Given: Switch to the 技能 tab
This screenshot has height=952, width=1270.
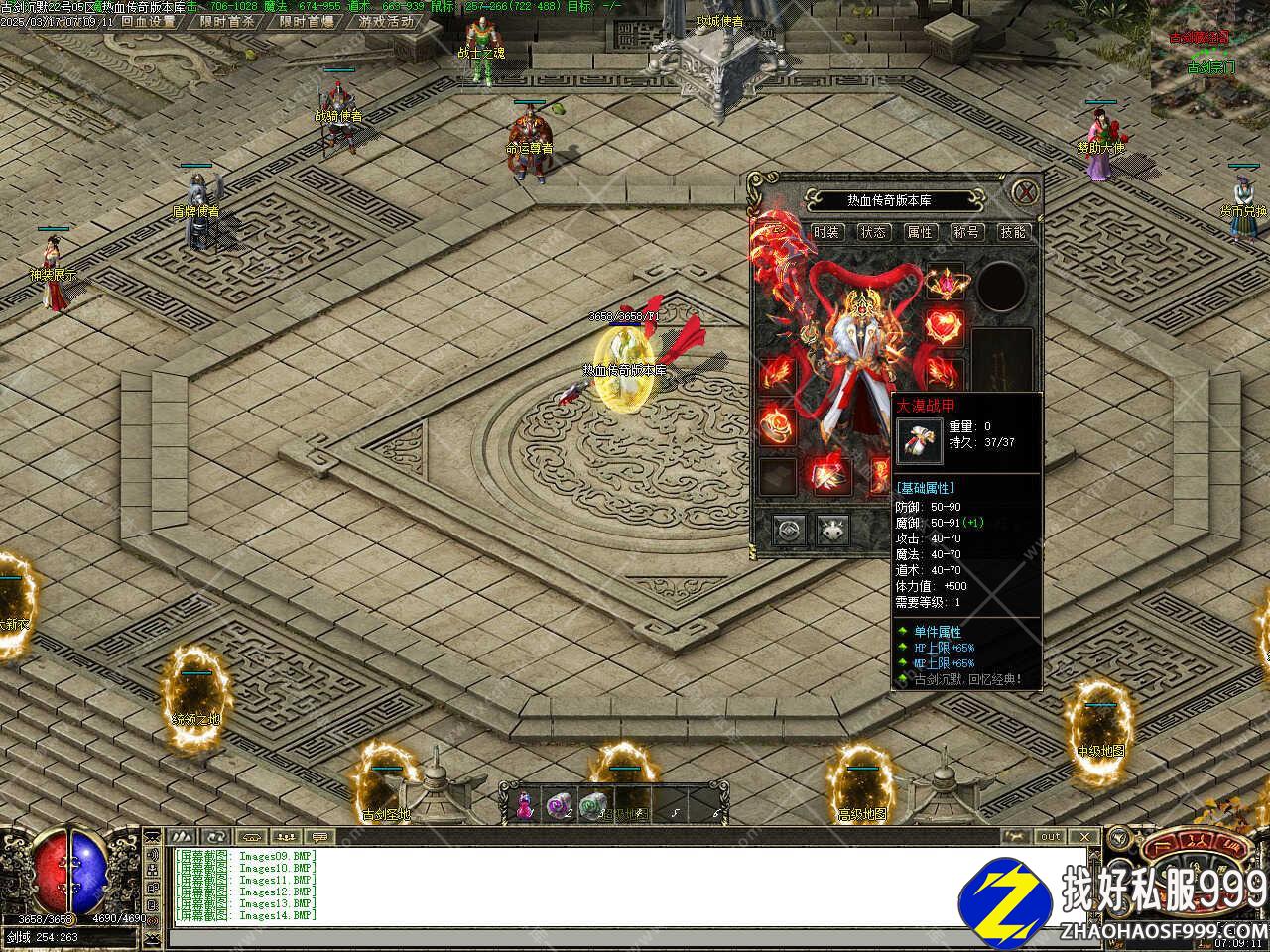Looking at the screenshot, I should (x=1013, y=232).
